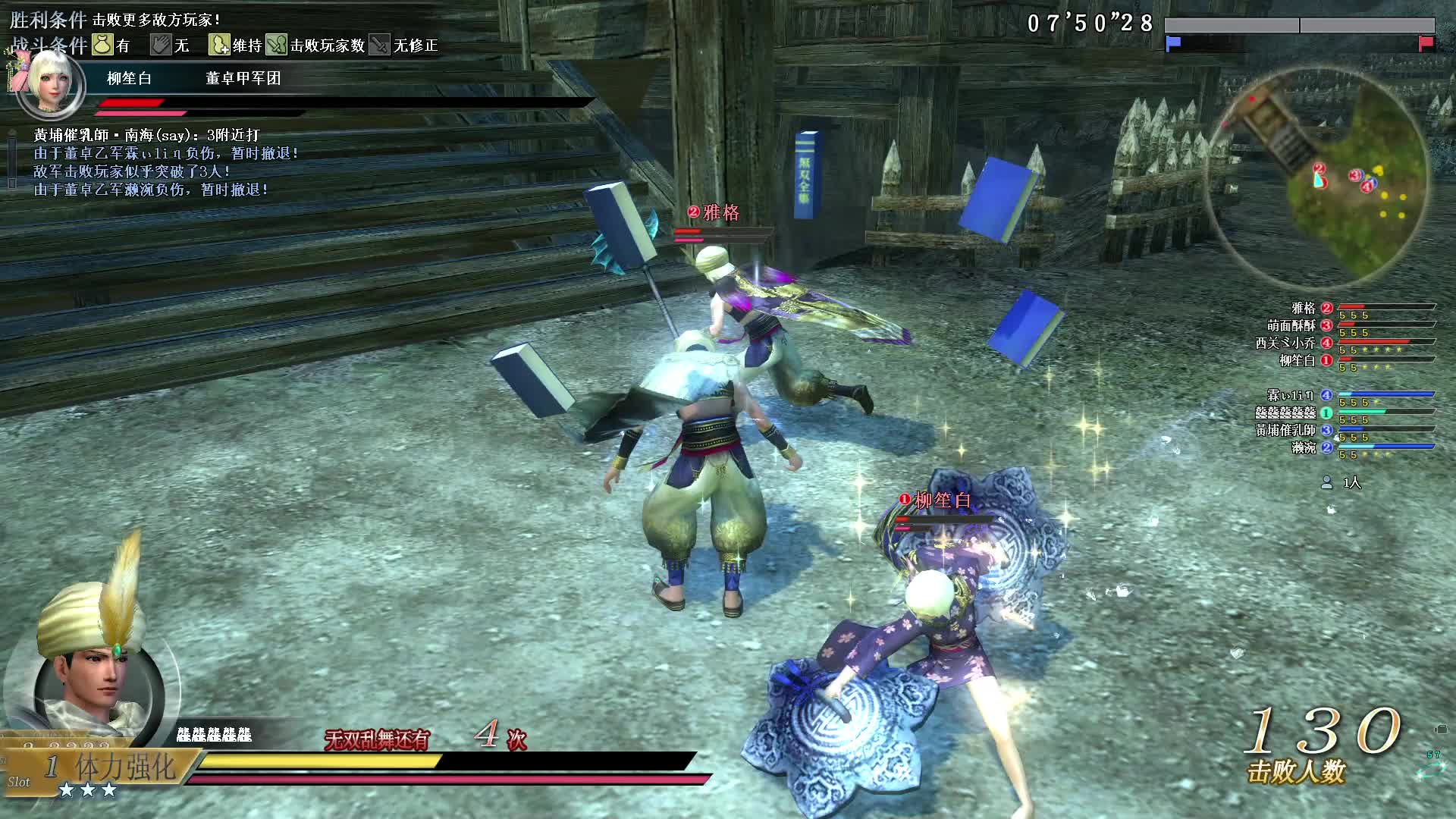
Task: Click the 无修正 sword condition icon
Action: (x=380, y=45)
